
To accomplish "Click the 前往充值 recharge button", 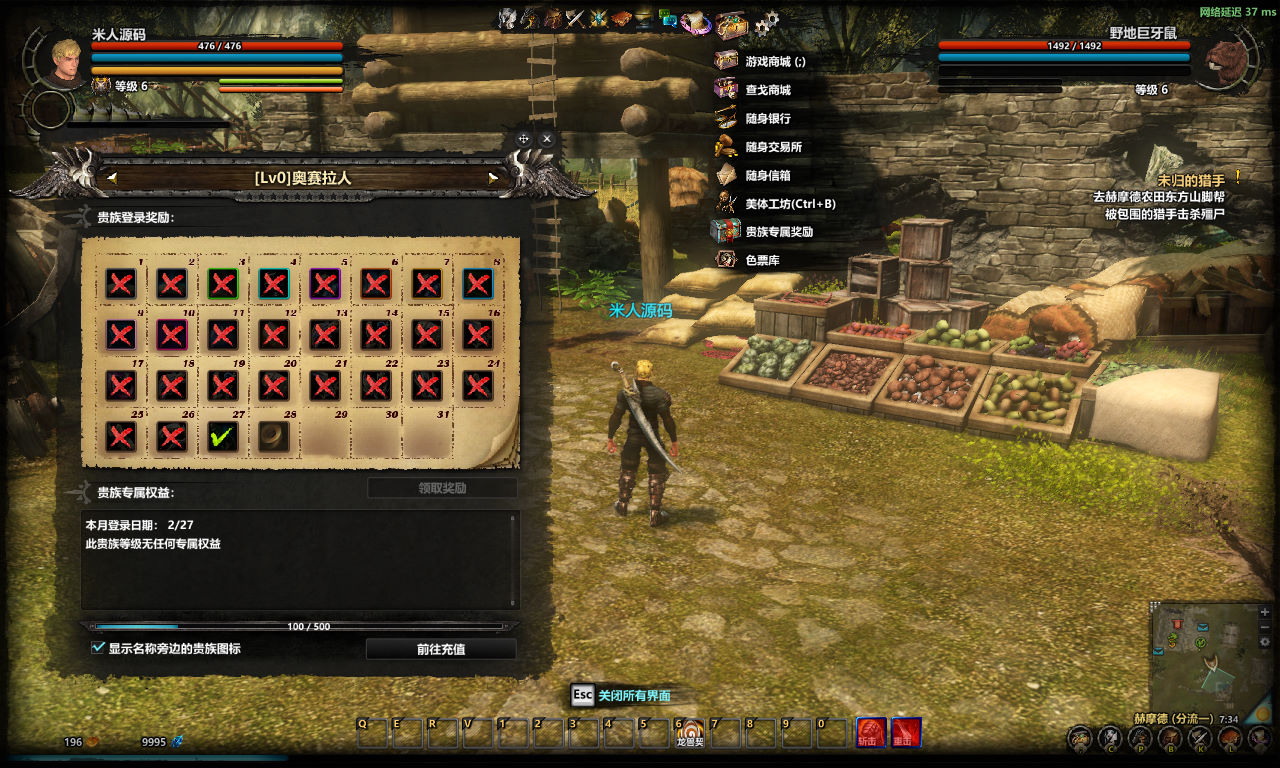I will (441, 649).
